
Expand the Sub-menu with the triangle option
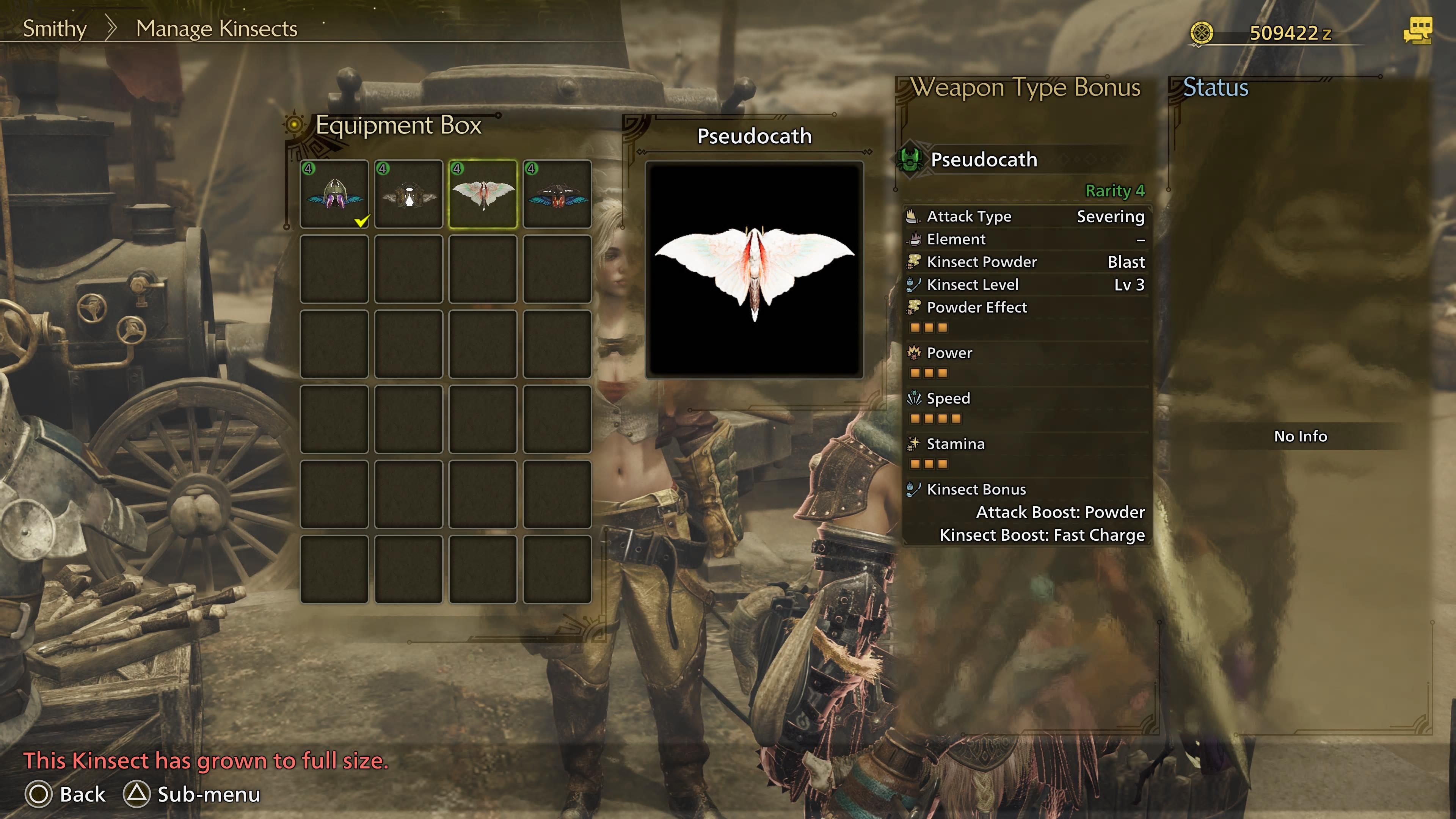click(x=136, y=794)
